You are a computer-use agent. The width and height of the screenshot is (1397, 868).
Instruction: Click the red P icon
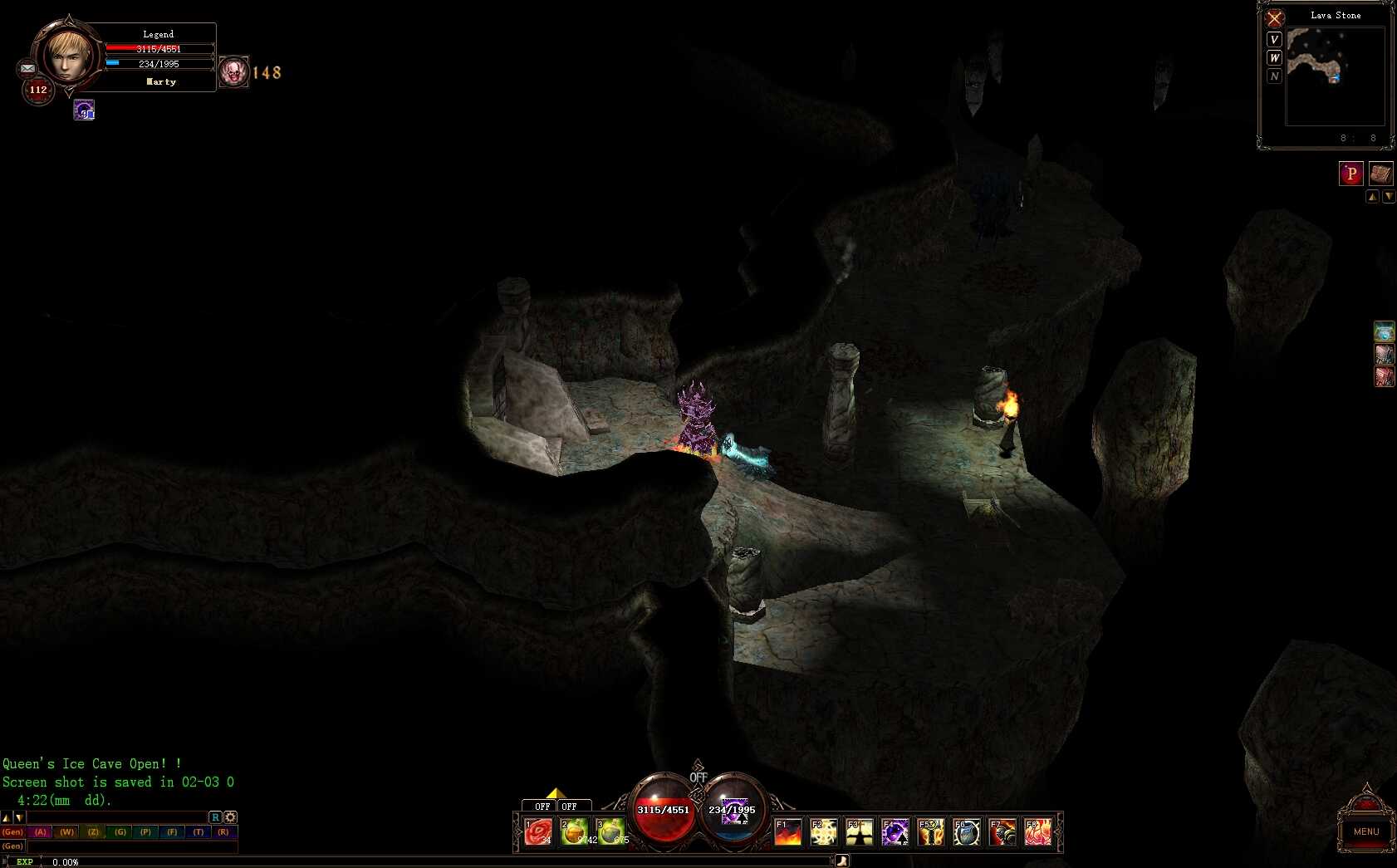click(1350, 174)
